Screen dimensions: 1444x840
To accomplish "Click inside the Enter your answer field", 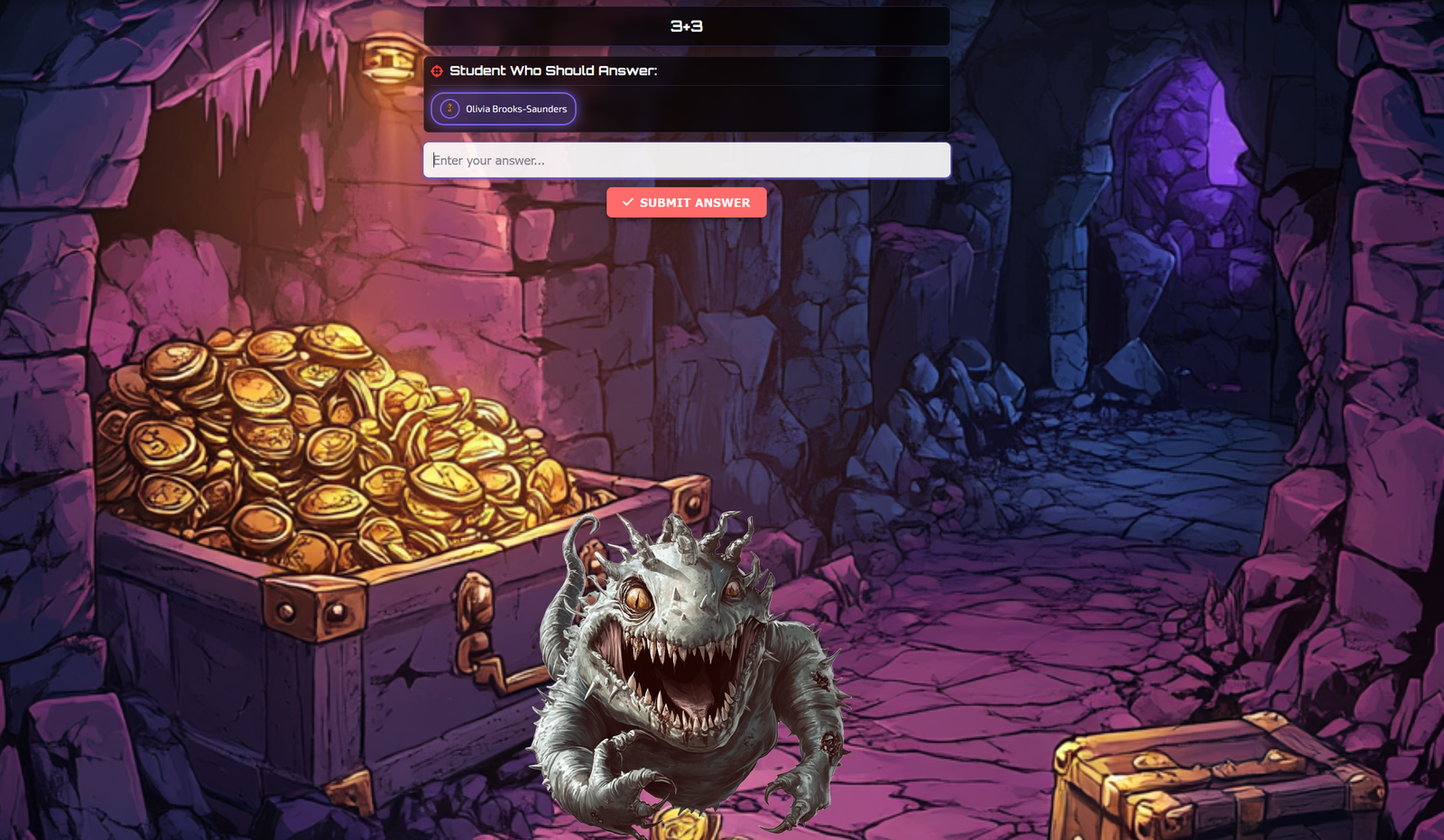I will (686, 160).
